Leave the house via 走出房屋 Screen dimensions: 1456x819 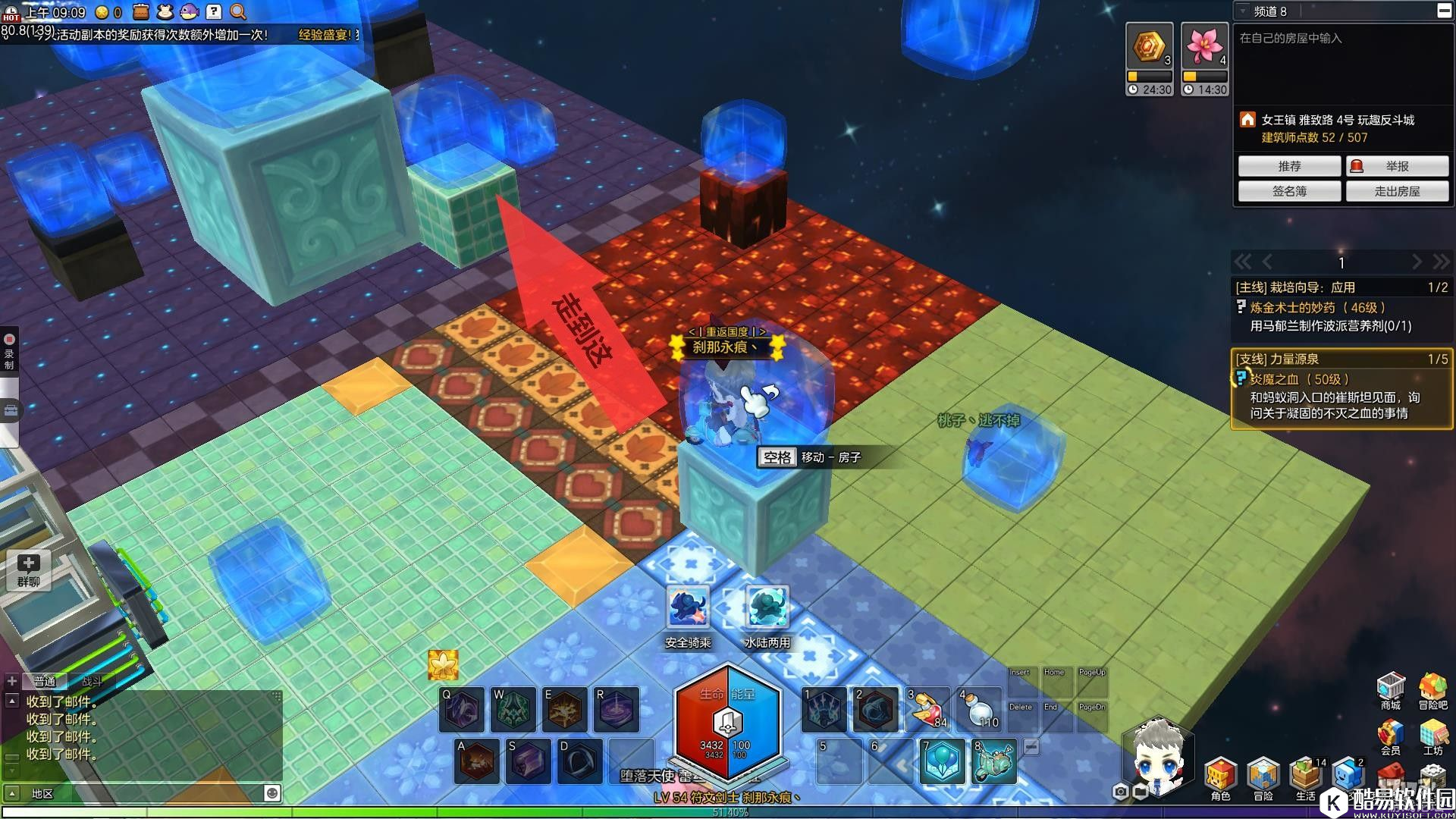pos(1397,191)
